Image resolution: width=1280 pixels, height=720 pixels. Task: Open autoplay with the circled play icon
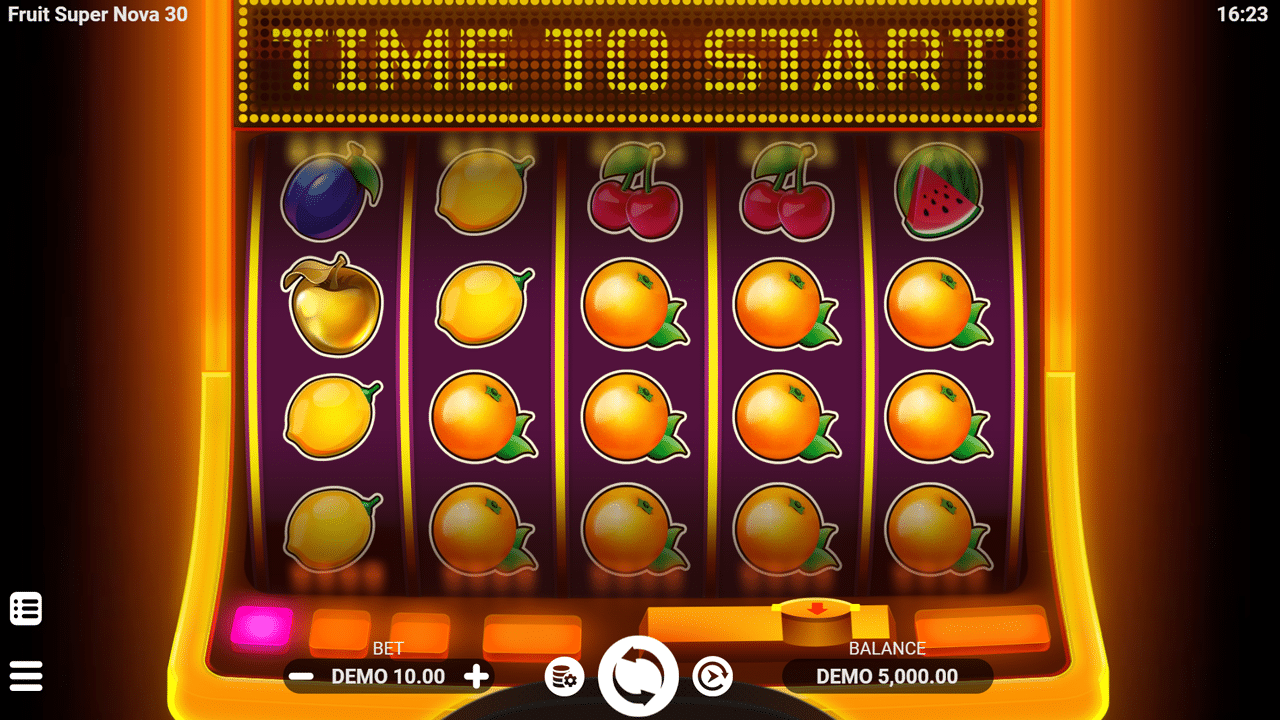[x=712, y=676]
